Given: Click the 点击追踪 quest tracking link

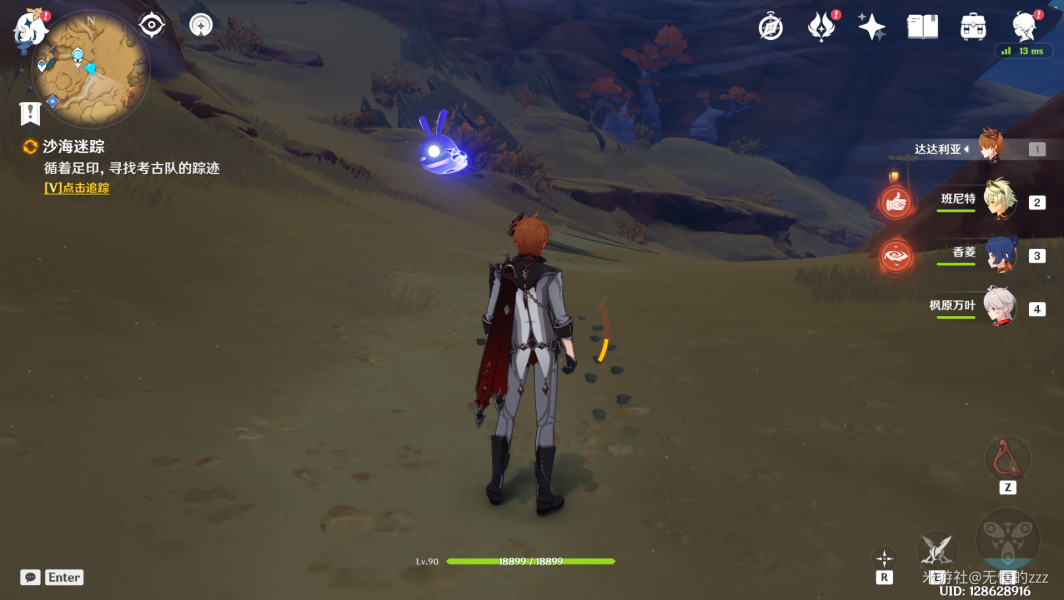Looking at the screenshot, I should point(77,188).
